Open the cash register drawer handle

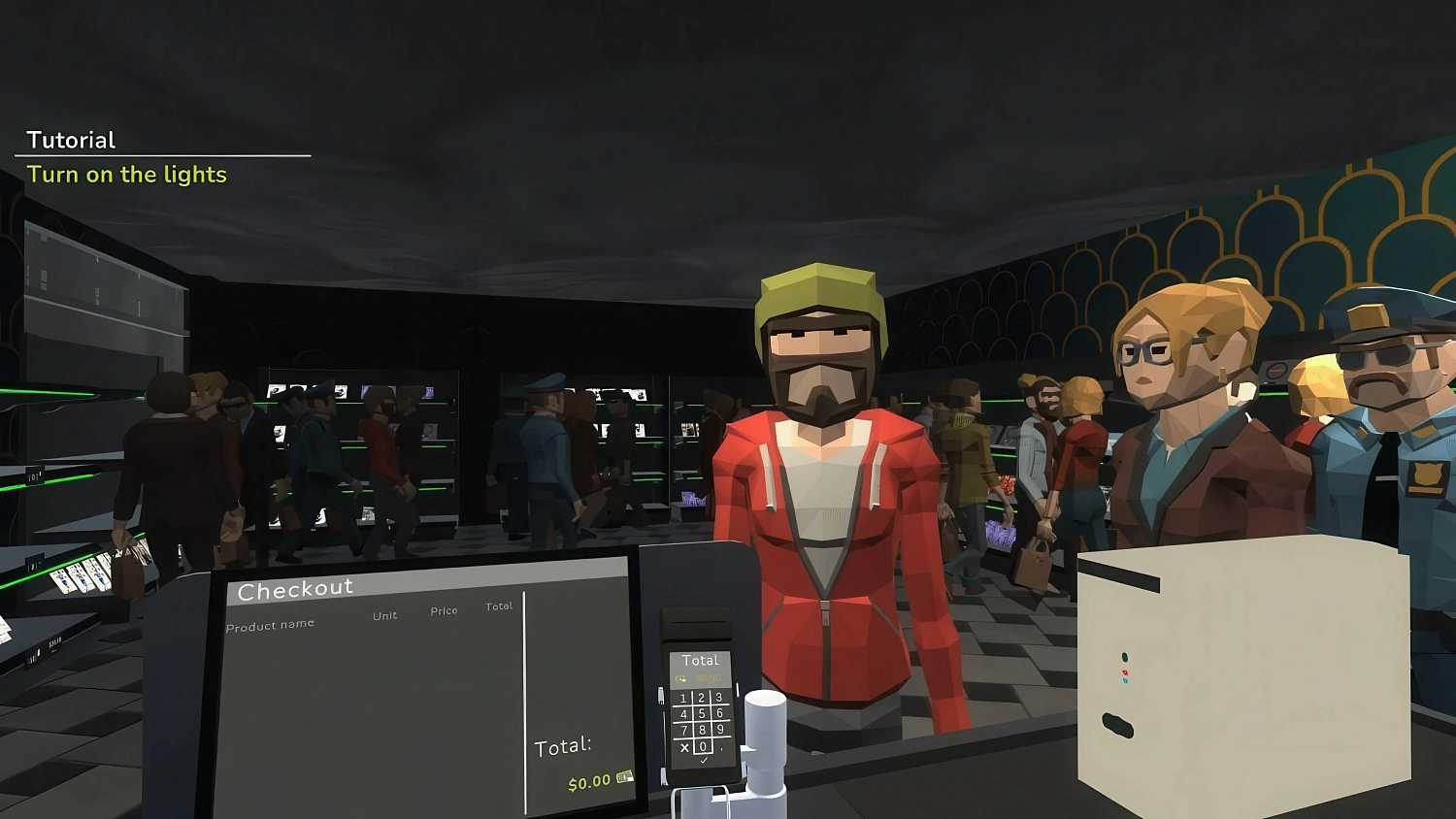[x=1116, y=723]
